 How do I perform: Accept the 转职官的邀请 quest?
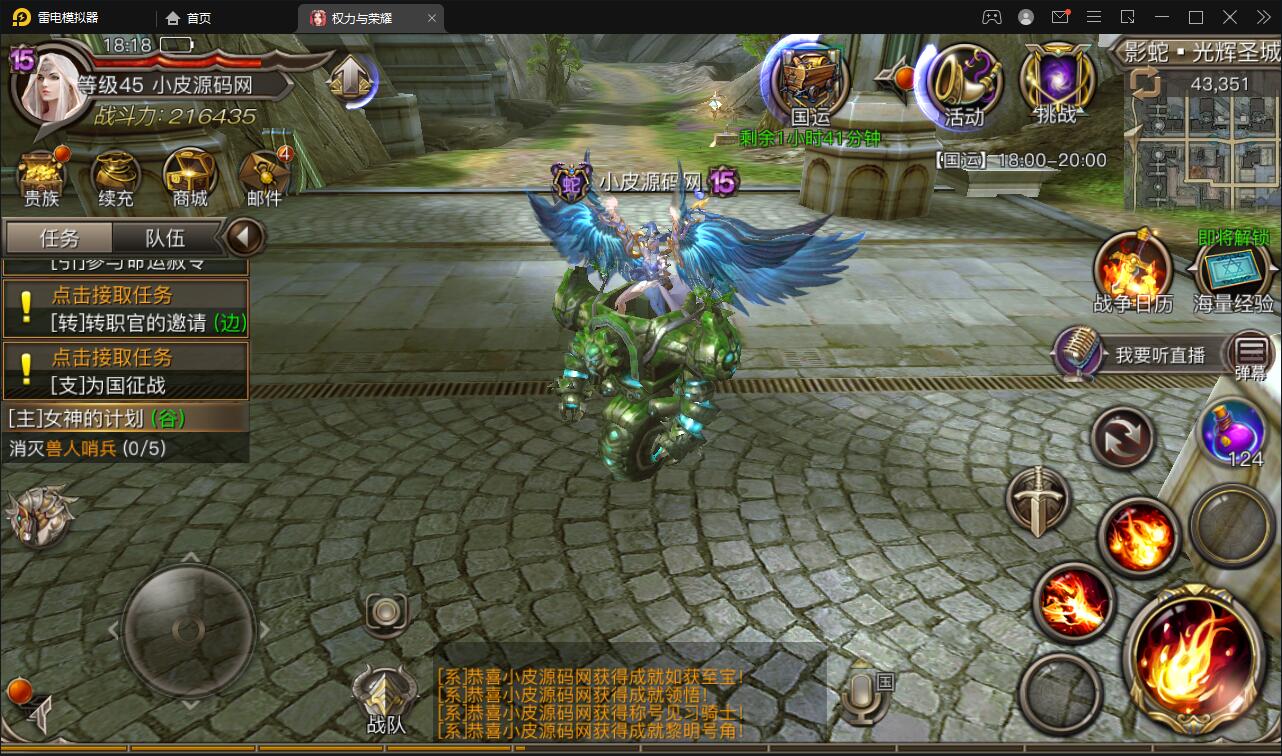pyautogui.click(x=125, y=309)
